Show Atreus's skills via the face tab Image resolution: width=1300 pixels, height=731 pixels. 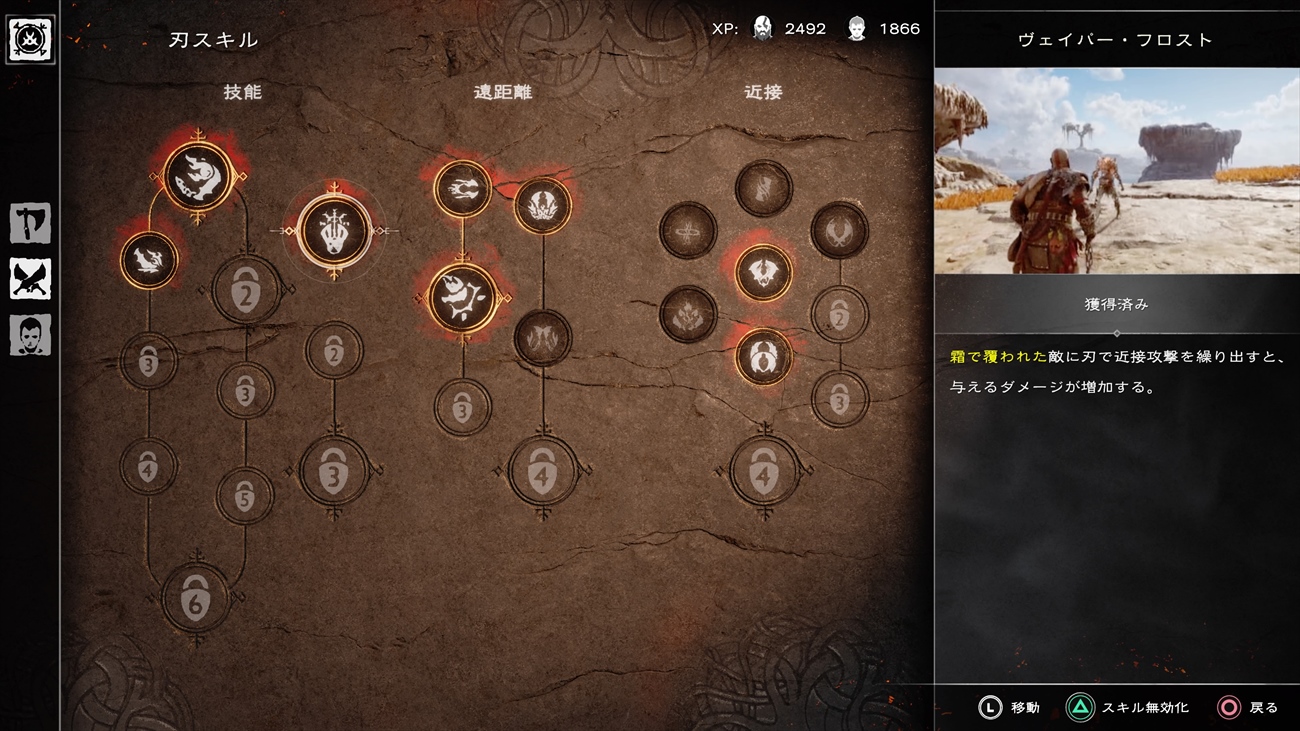pos(30,335)
